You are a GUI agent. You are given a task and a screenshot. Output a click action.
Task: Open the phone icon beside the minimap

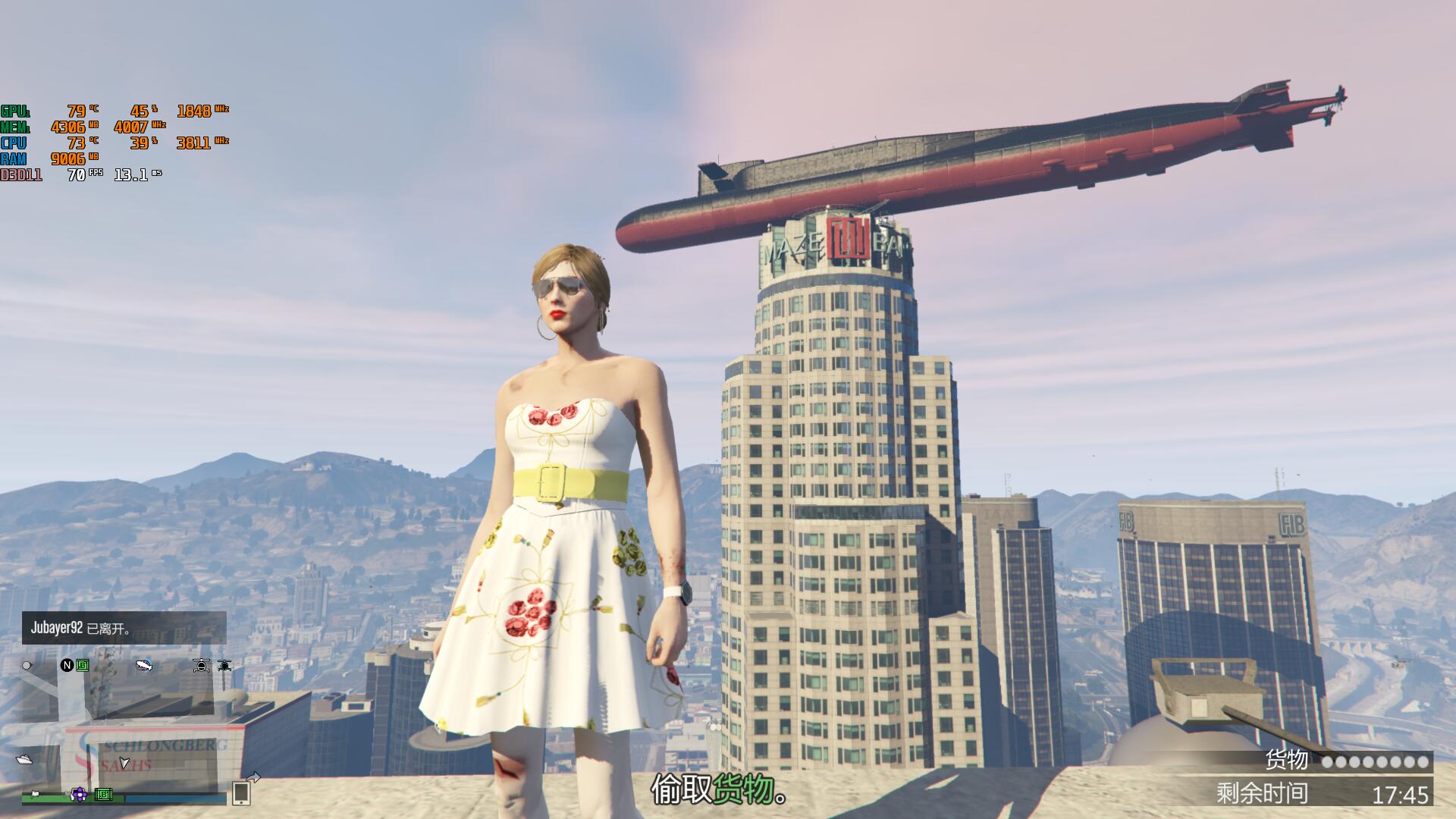241,792
